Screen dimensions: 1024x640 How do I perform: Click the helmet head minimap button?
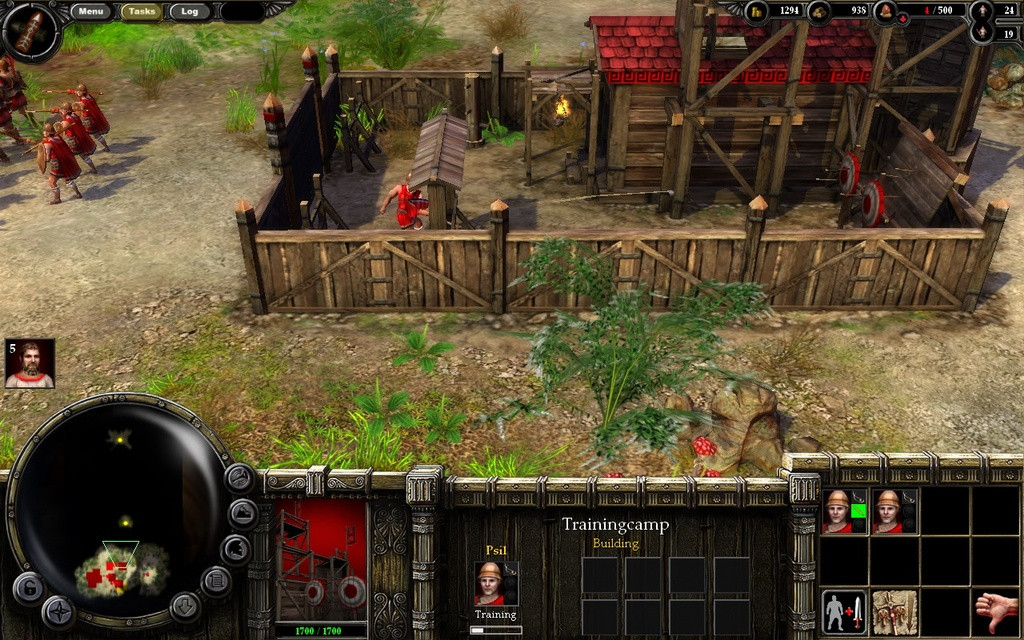tap(236, 547)
